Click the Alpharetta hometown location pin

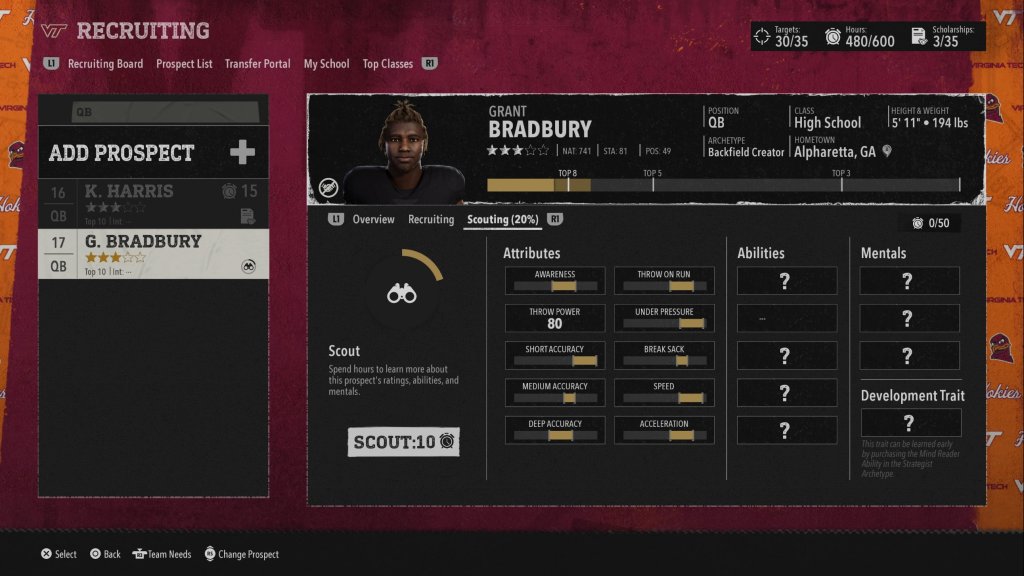click(887, 152)
